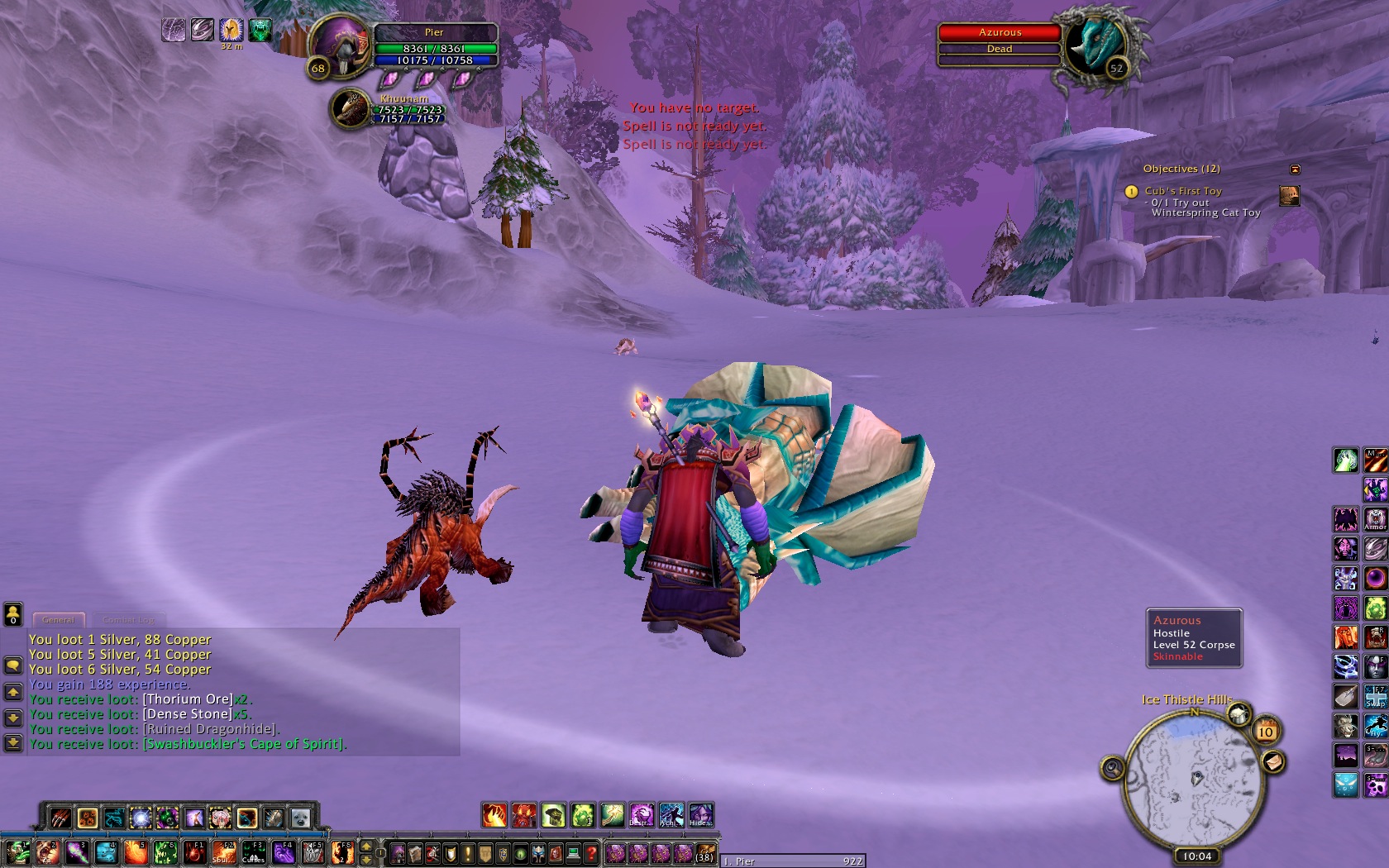Collapse the Objectives tracker

1295,169
